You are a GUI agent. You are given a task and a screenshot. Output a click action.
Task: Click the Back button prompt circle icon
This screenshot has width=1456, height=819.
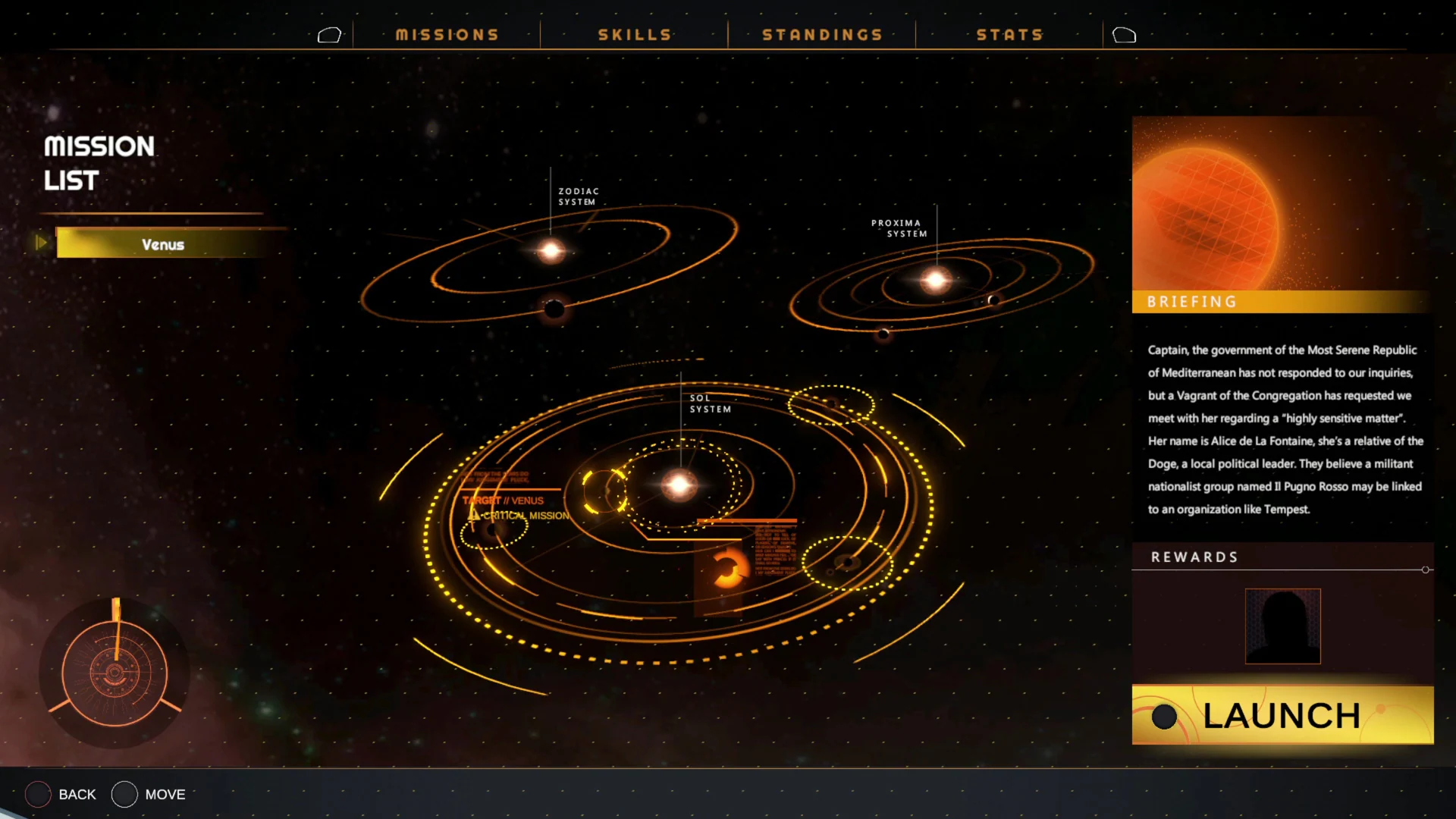click(x=37, y=794)
